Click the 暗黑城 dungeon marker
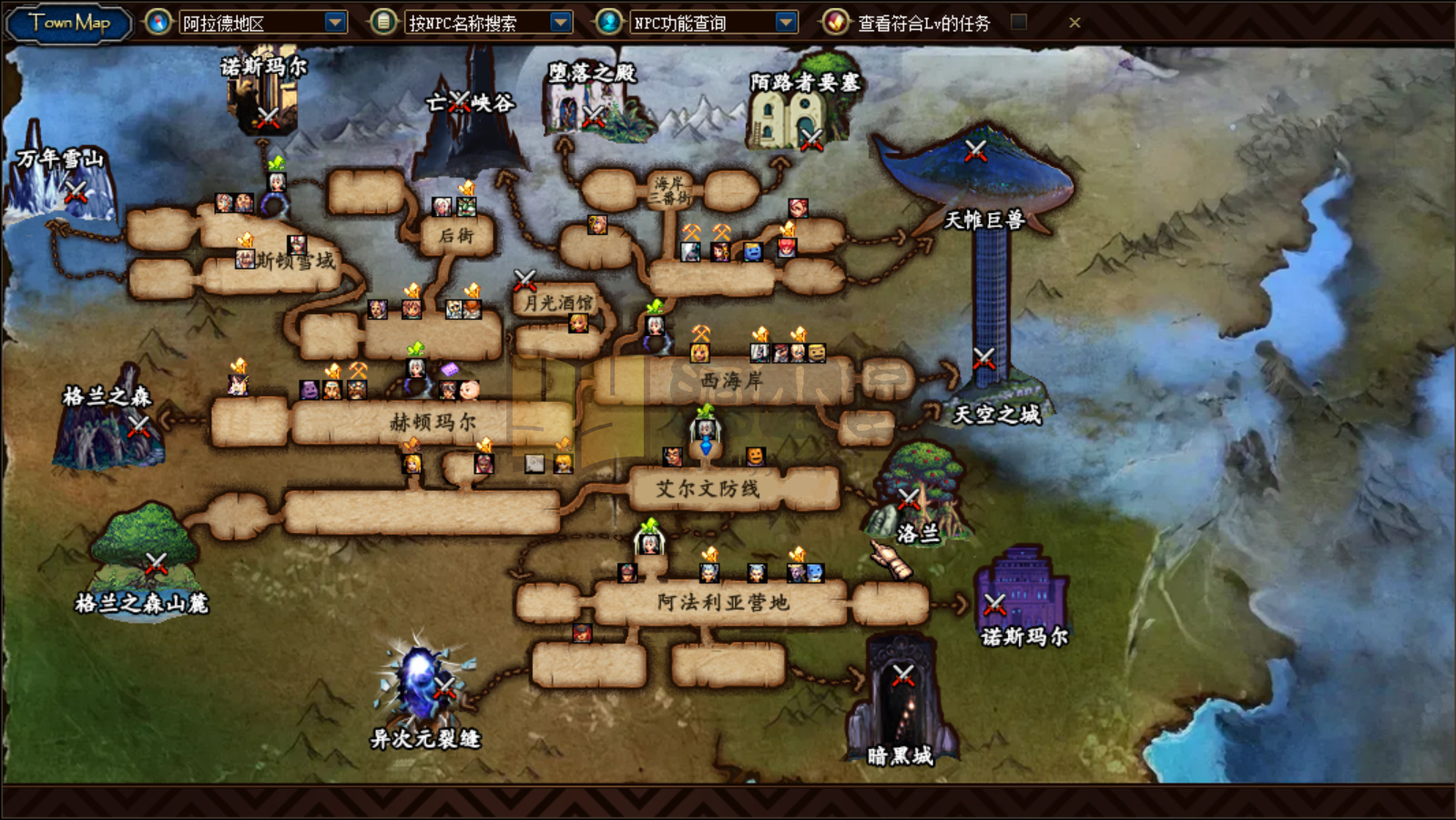1456x820 pixels. point(902,675)
